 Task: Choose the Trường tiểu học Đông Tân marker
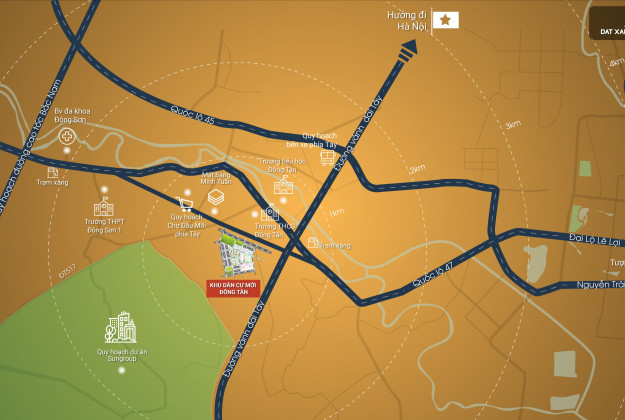tap(284, 185)
